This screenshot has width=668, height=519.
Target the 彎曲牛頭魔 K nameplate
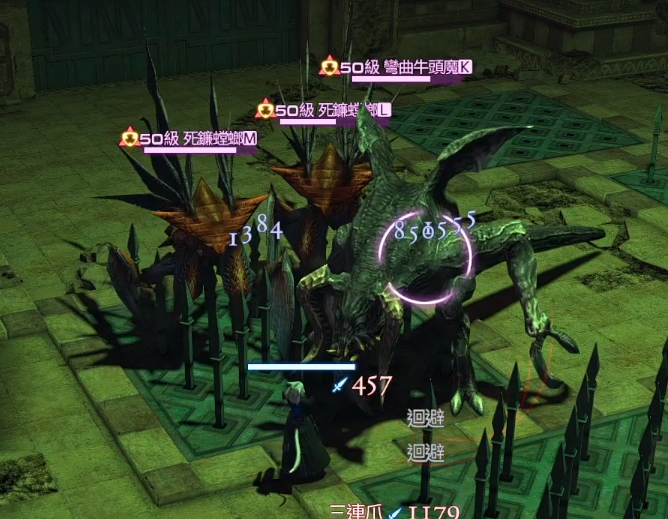coord(397,68)
